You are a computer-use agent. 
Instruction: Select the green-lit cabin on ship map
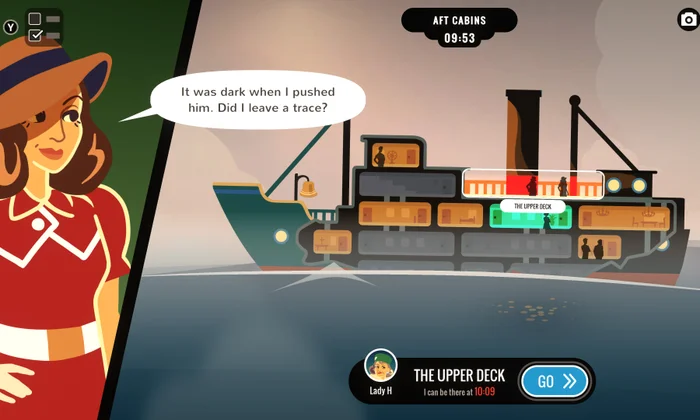[x=531, y=219]
